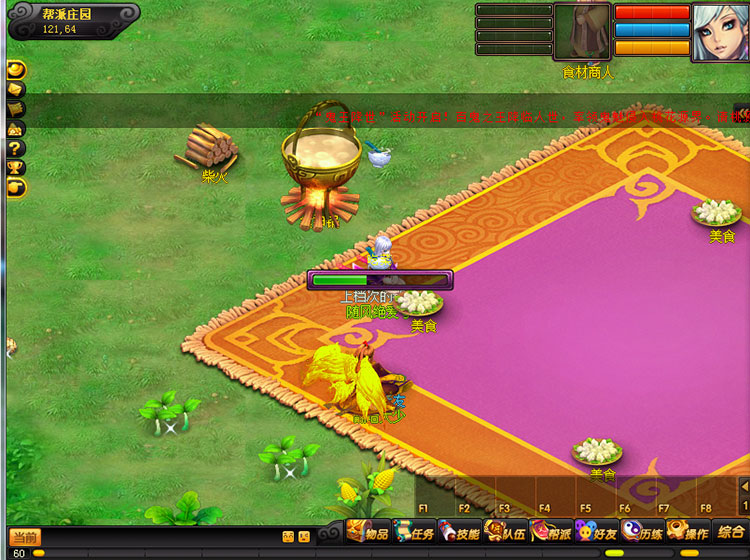This screenshot has height=560, width=750.
Task: Open the 帮派 guild panel
Action: [551, 534]
